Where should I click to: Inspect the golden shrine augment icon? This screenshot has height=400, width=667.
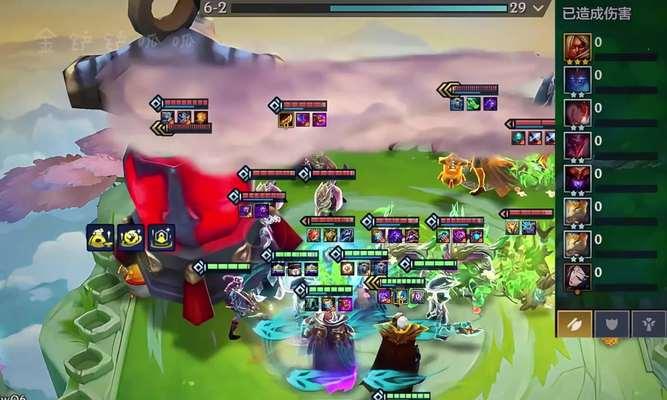point(161,237)
